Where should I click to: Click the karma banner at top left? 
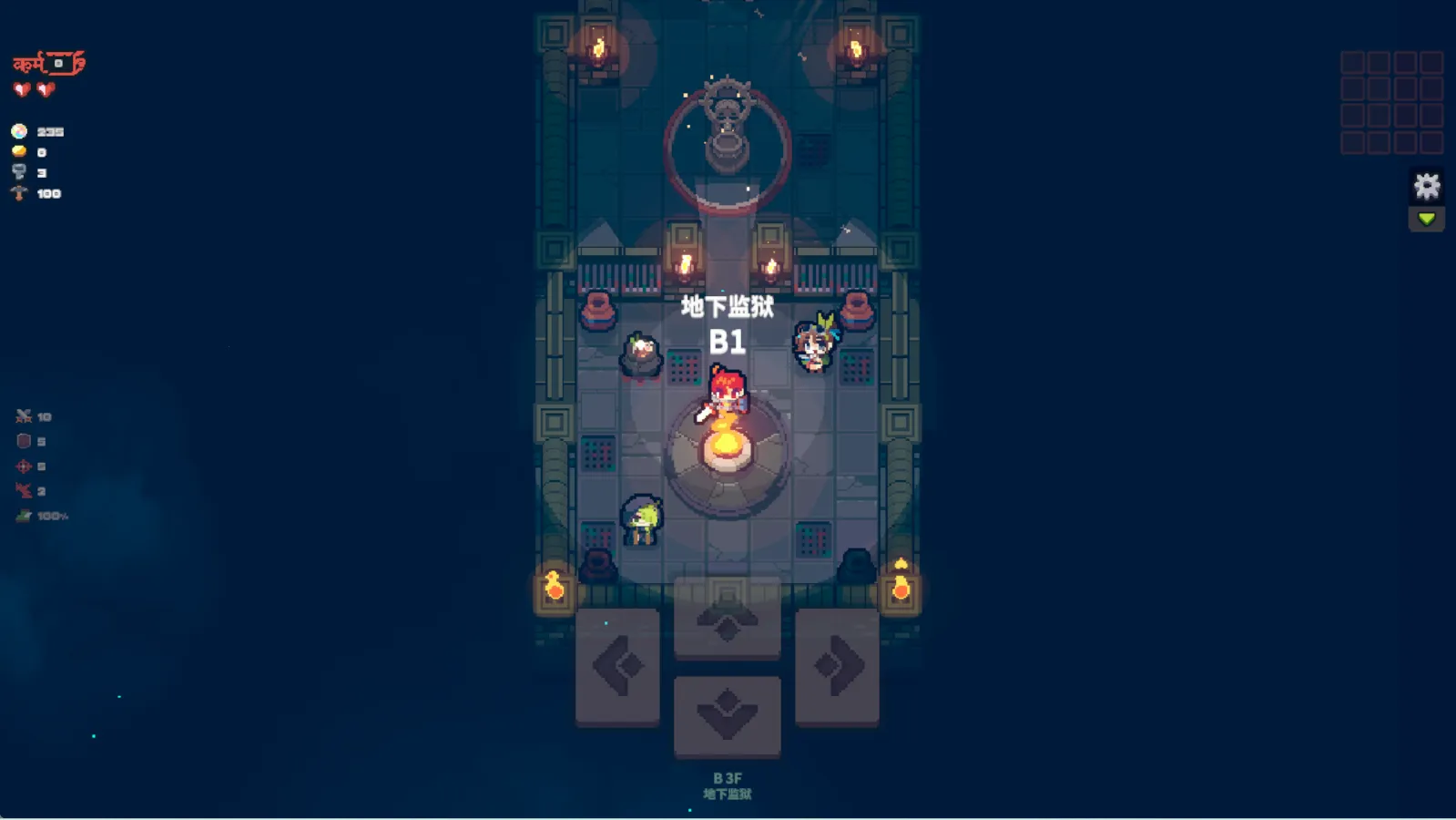click(46, 61)
